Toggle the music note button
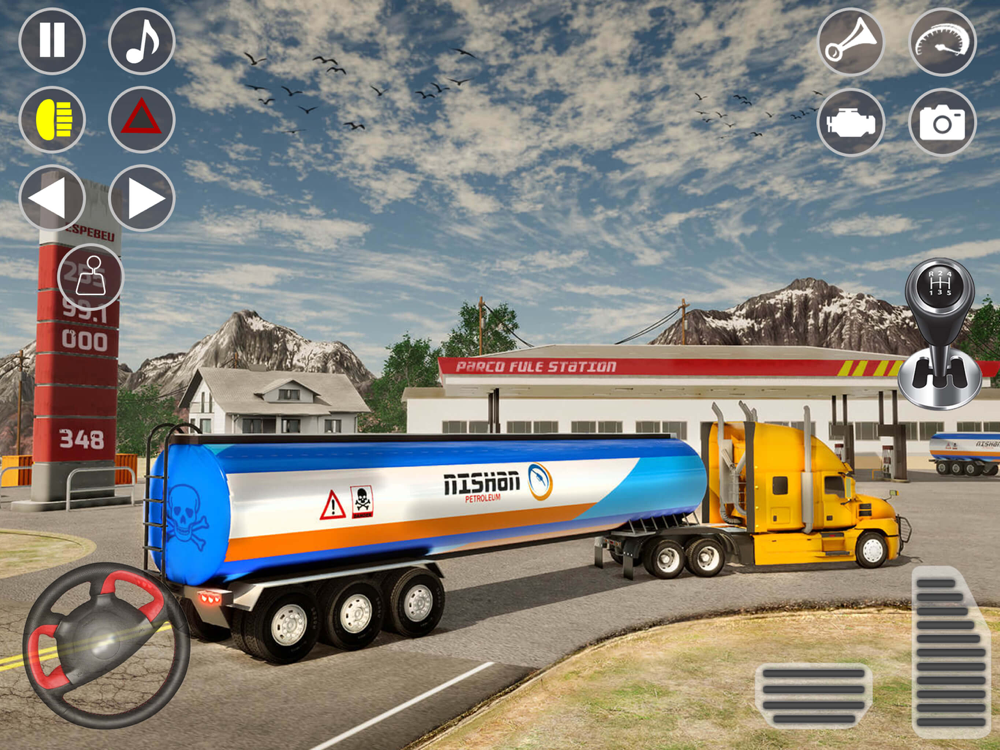Image resolution: width=1000 pixels, height=750 pixels. pos(142,41)
